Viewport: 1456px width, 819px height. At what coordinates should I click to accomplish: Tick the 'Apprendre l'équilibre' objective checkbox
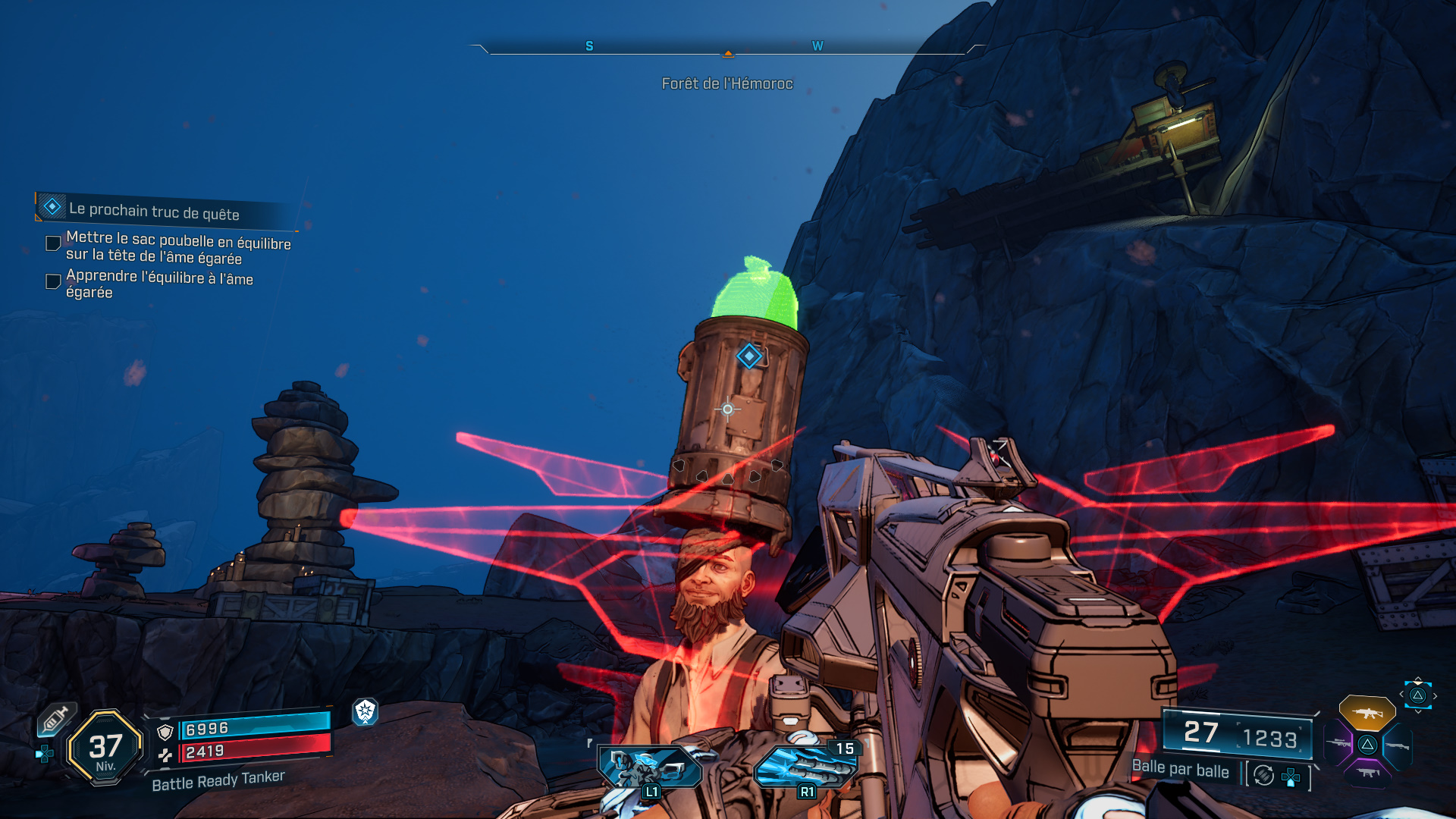(53, 281)
